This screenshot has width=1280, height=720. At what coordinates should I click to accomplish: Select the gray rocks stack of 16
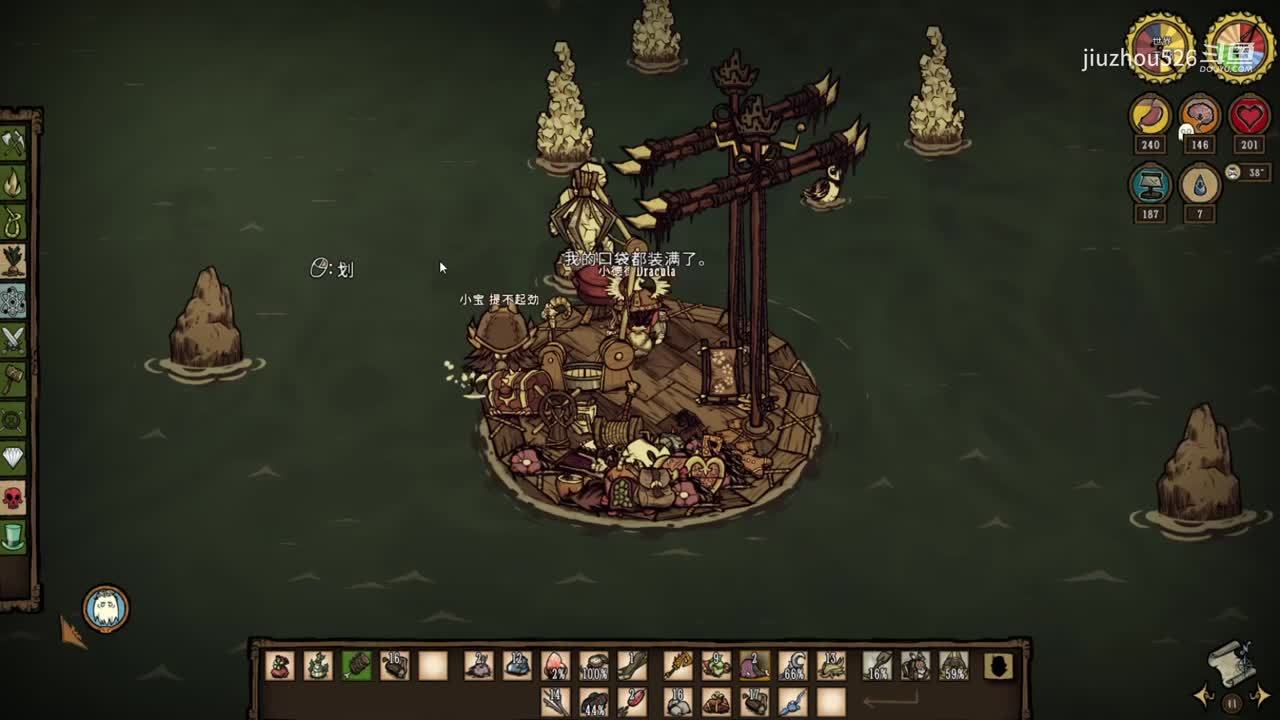coord(678,702)
